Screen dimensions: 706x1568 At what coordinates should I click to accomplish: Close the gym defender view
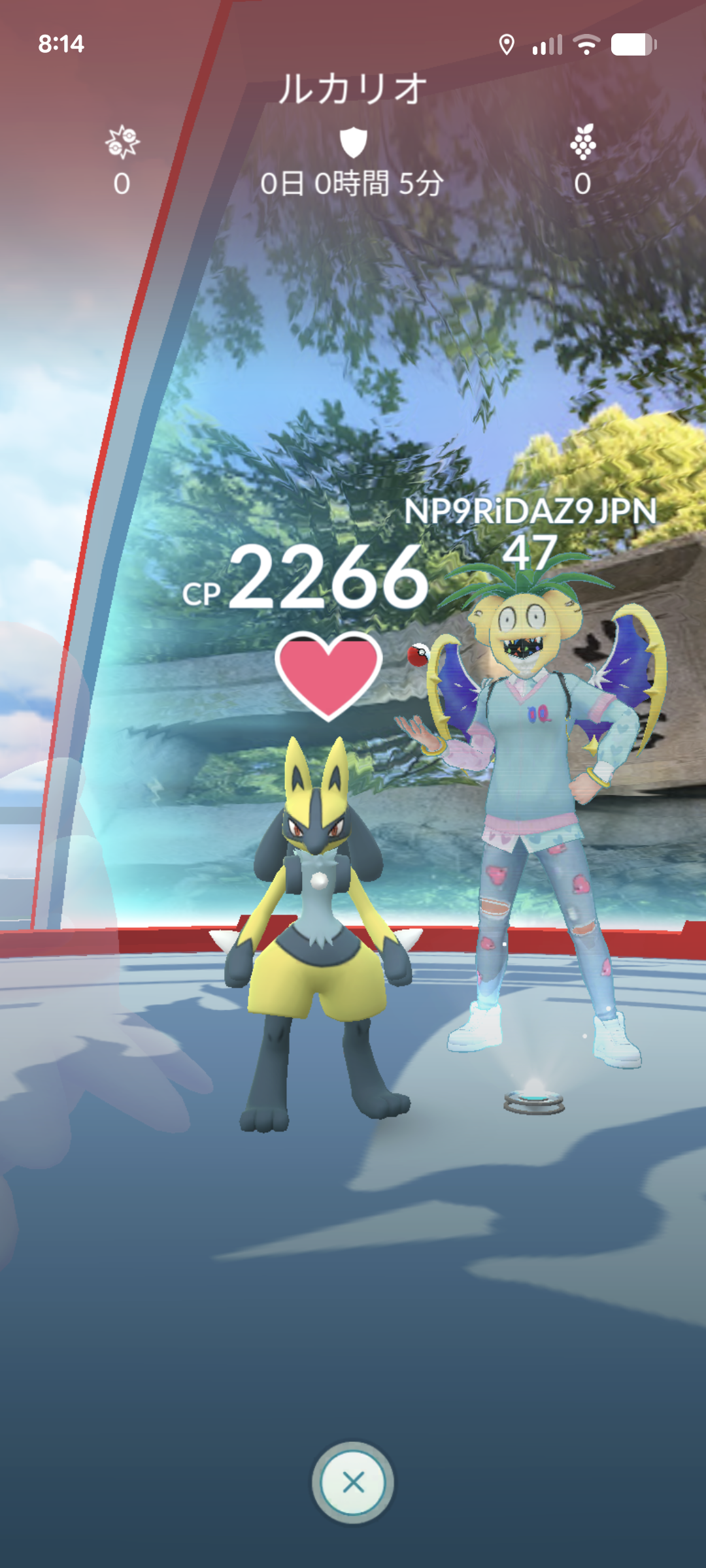353,1482
